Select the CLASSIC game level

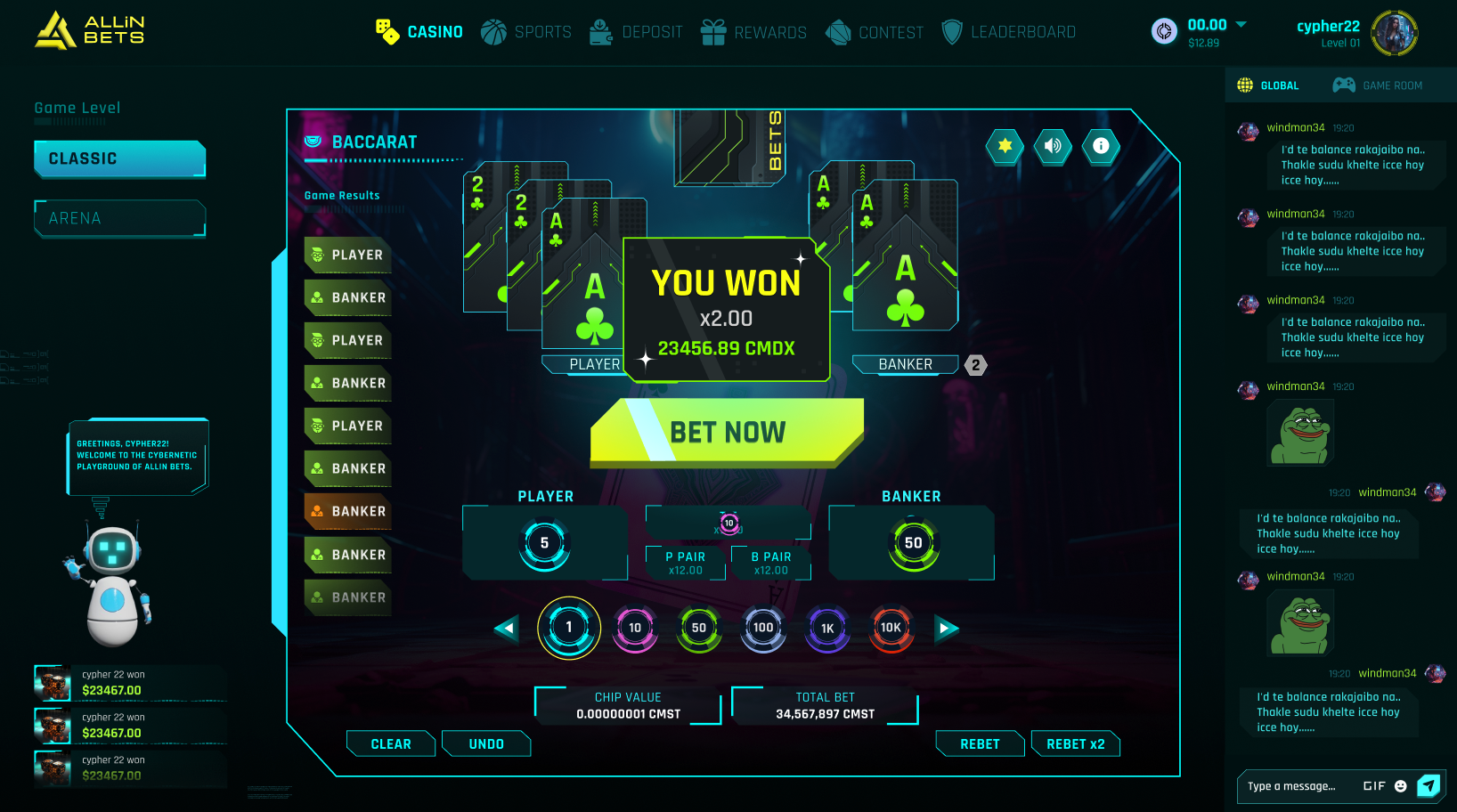(120, 158)
